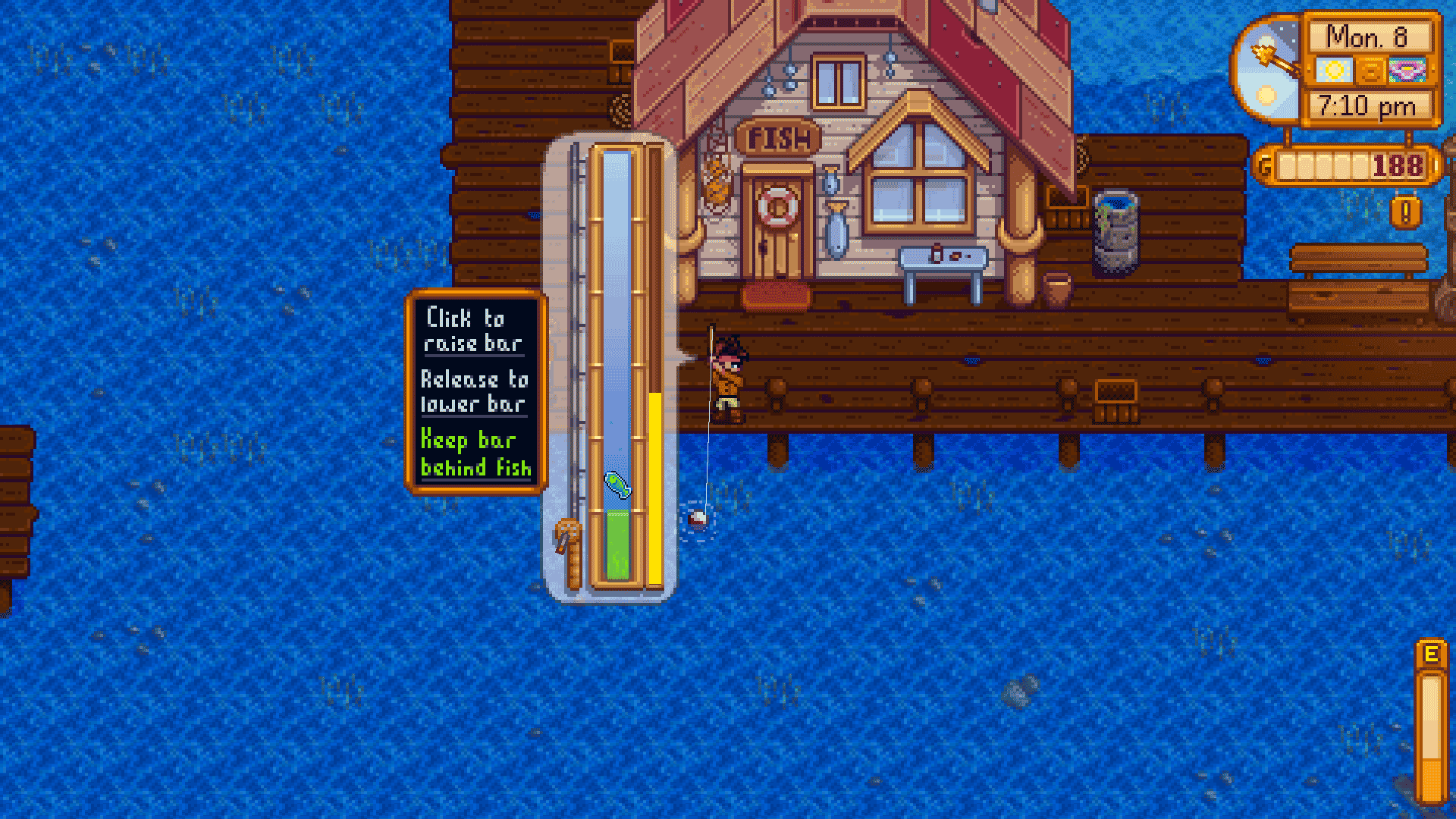Select the 'Release to lower bar' text
This screenshot has height=819, width=1456.
point(475,392)
